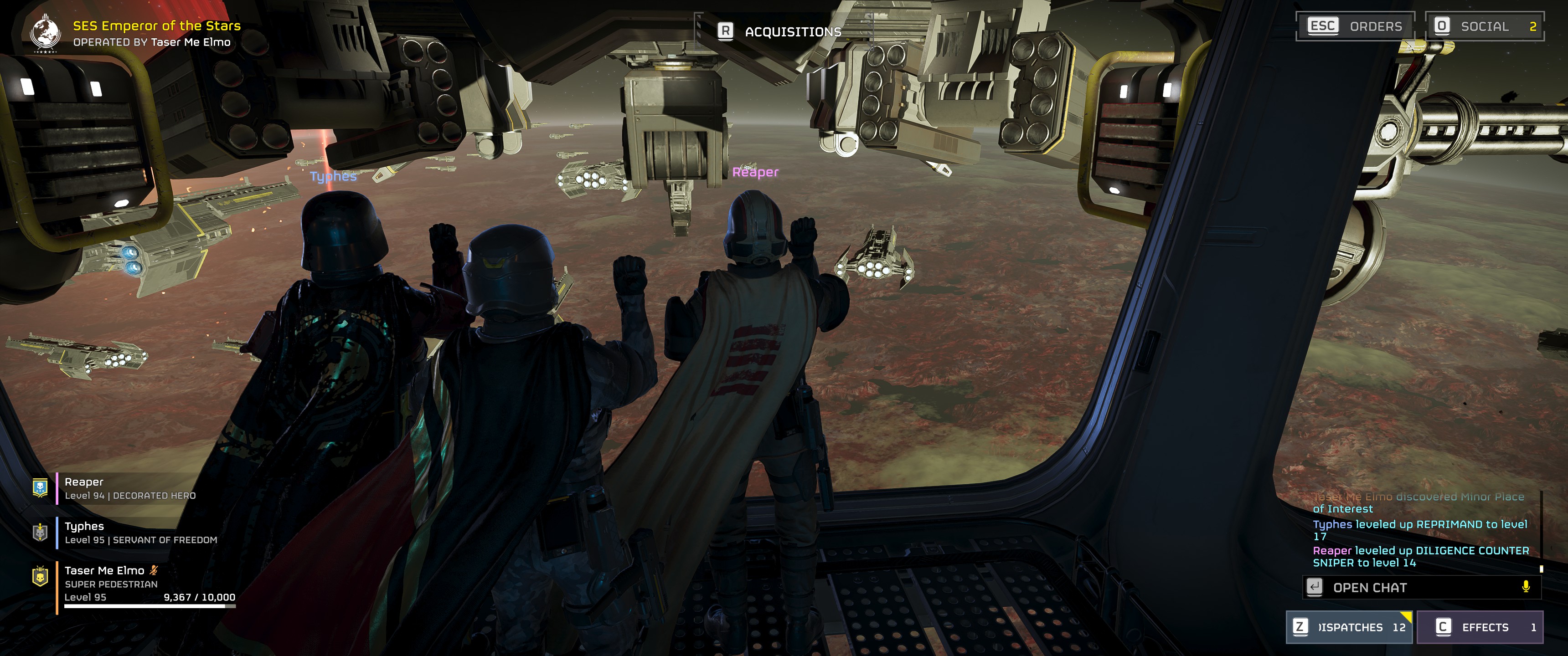Open the chat box

1412,587
